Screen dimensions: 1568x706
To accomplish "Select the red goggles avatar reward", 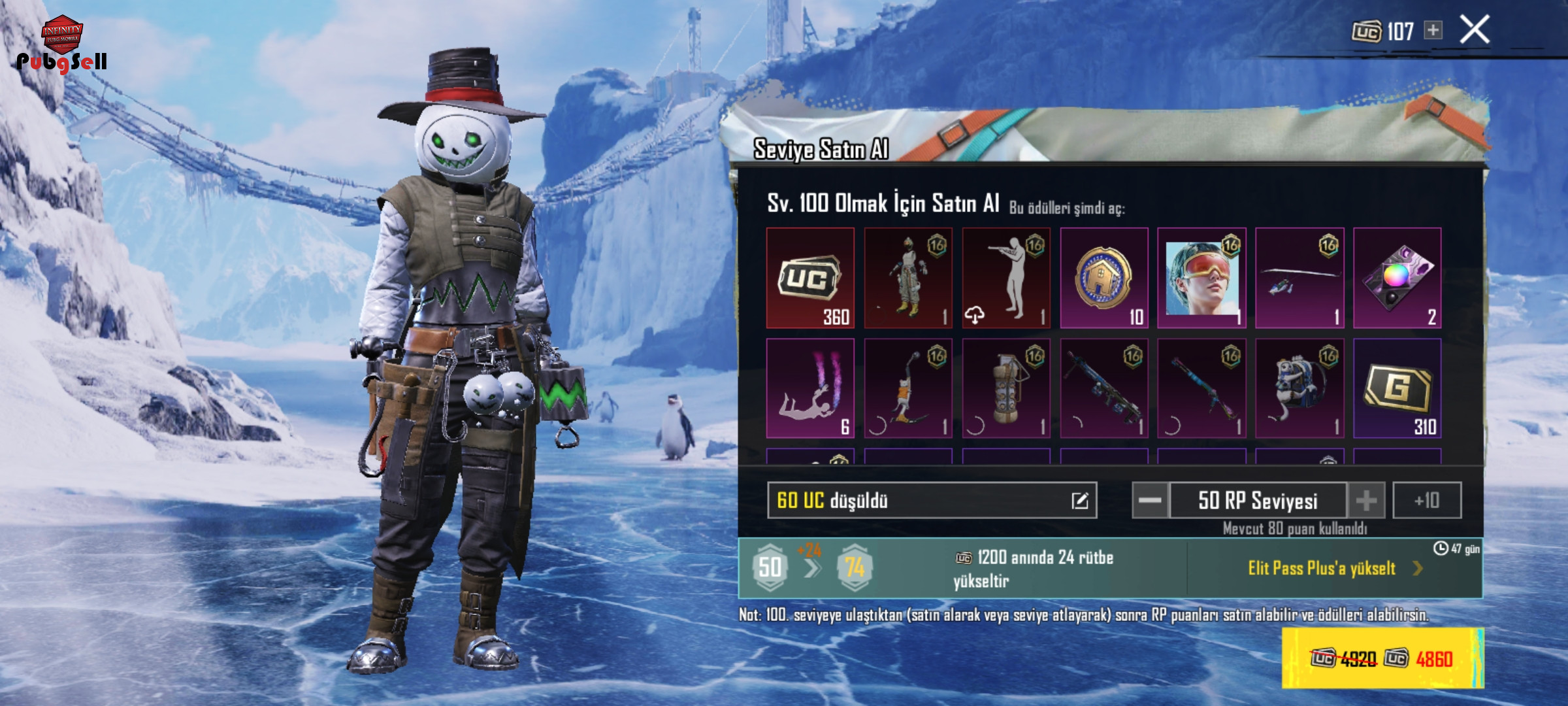I will point(1201,278).
